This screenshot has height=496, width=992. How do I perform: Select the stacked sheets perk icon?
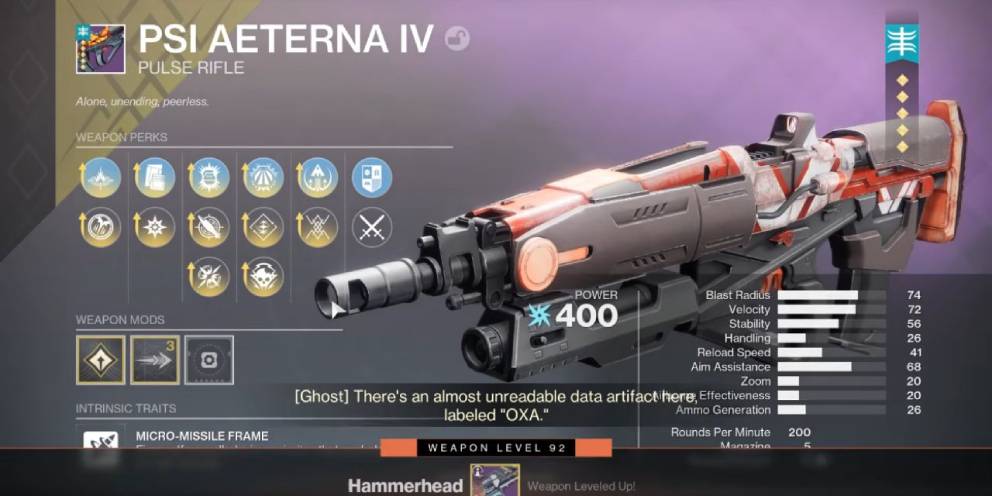pyautogui.click(x=155, y=178)
